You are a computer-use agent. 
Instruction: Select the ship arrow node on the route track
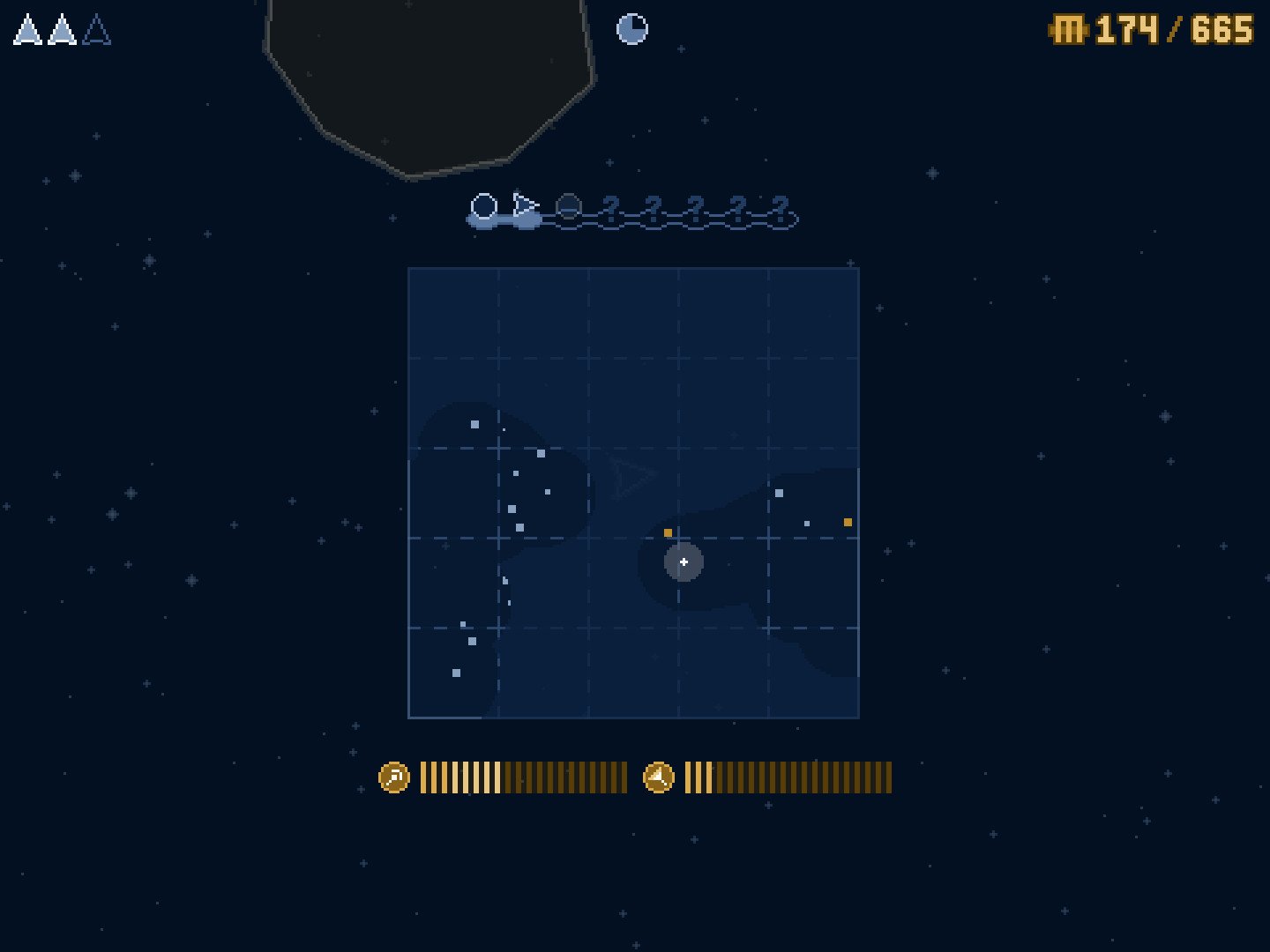tap(526, 207)
